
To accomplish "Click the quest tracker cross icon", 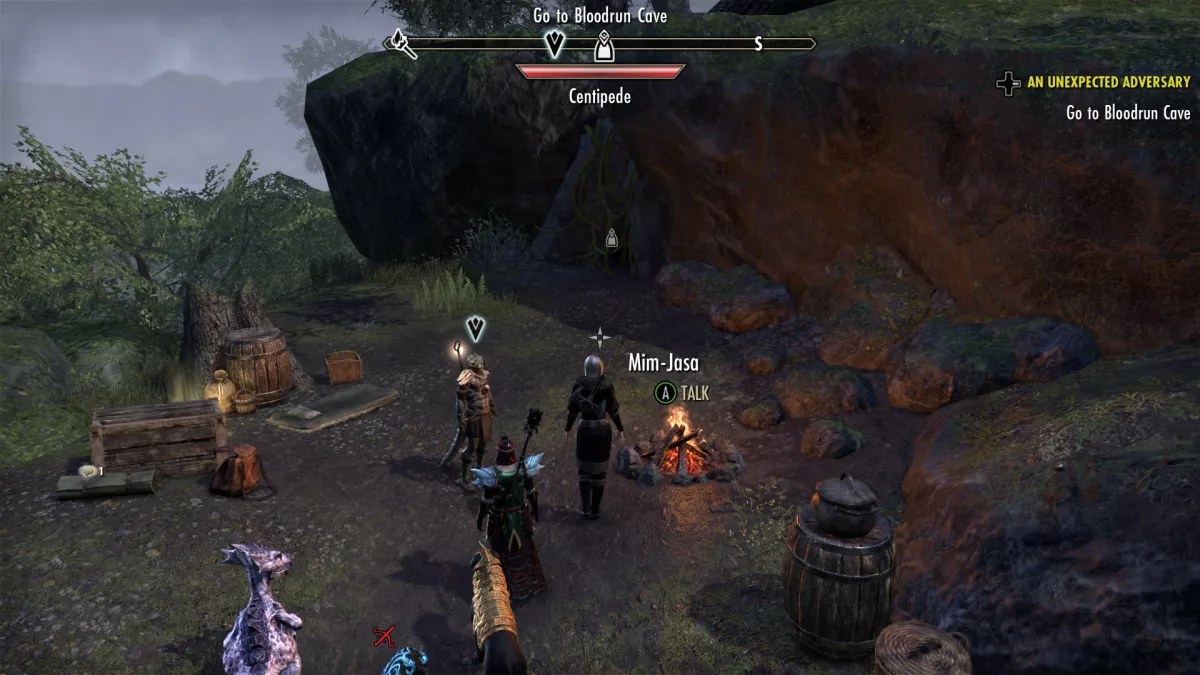I will pos(1008,83).
